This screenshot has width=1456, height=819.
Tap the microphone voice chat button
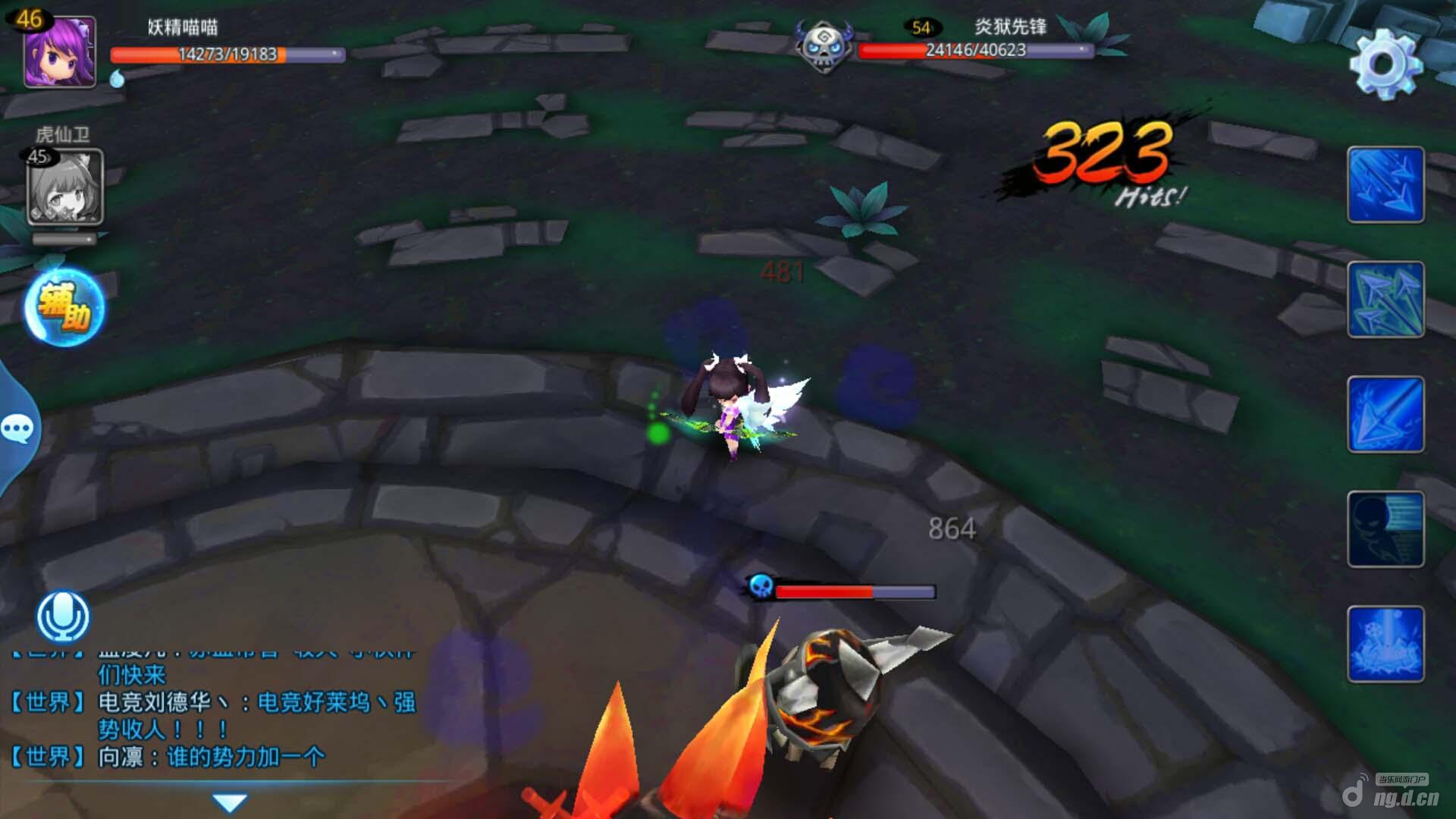[x=63, y=617]
